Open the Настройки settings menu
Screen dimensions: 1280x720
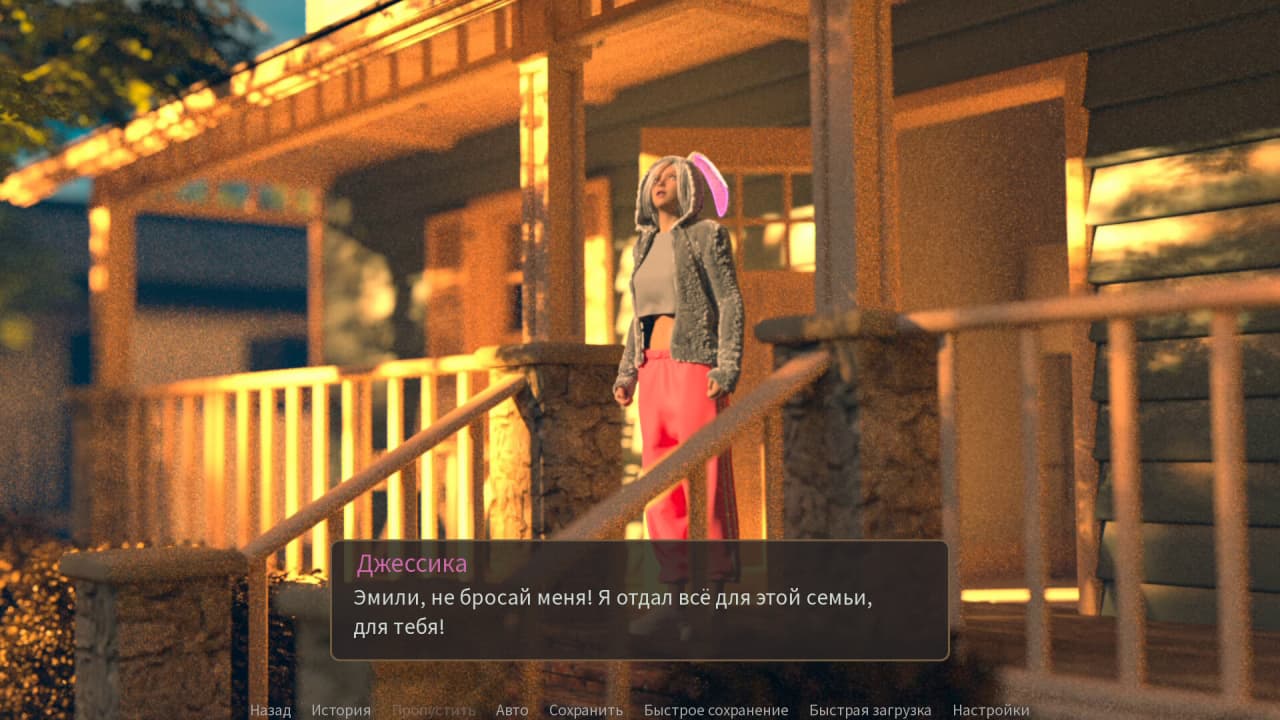(991, 711)
